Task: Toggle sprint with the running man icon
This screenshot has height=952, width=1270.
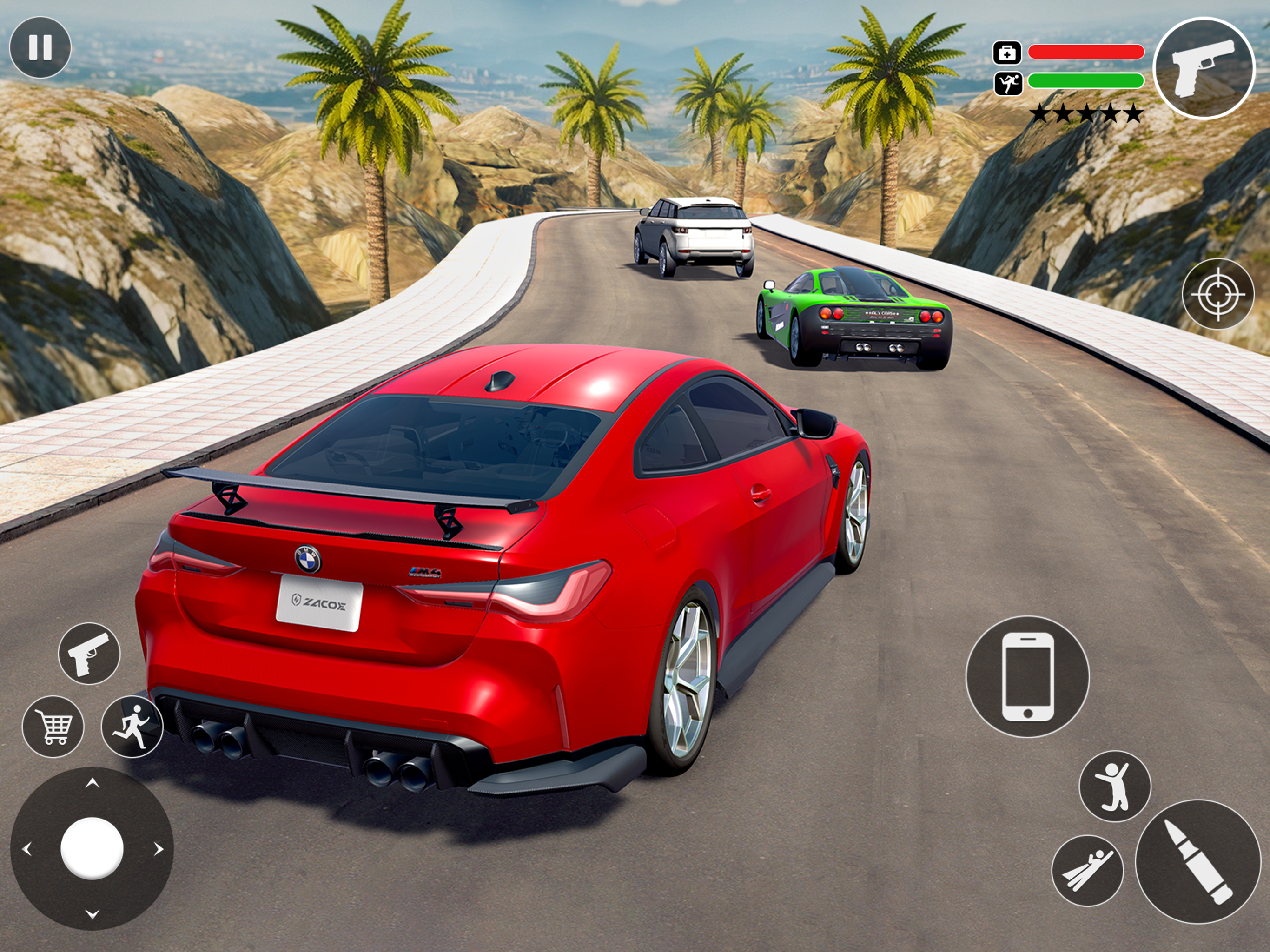Action: pos(132,727)
